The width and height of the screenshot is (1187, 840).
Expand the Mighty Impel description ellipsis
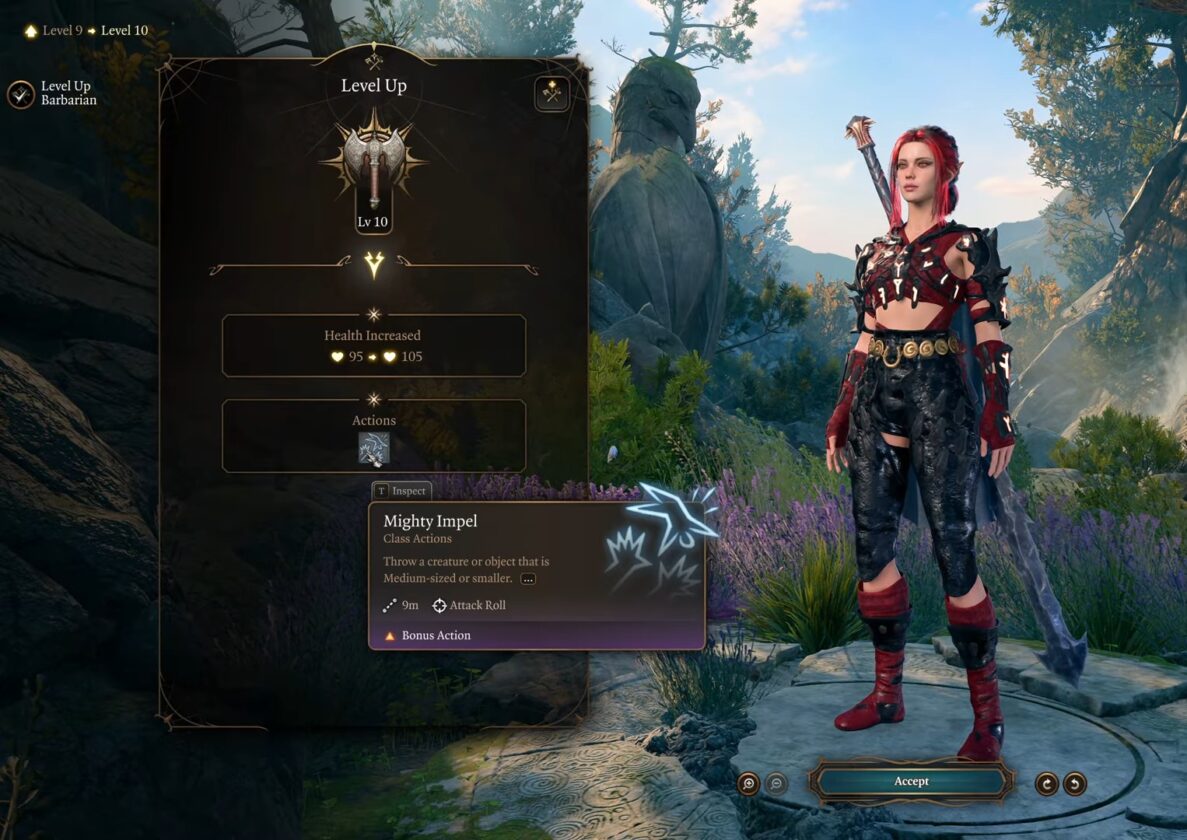[x=528, y=579]
